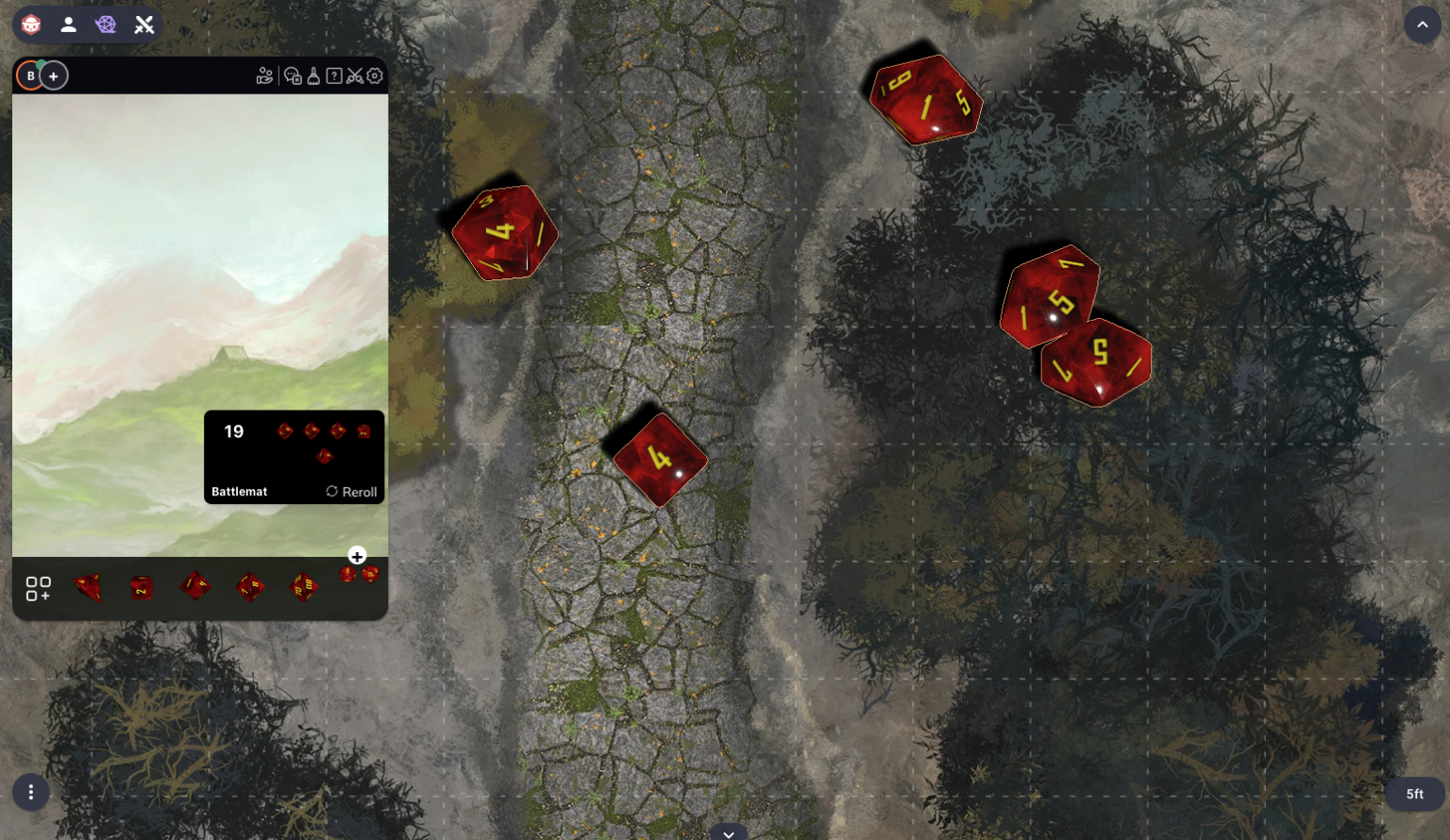This screenshot has width=1450, height=840.
Task: Reroll the Battlemat dice result
Action: pyautogui.click(x=351, y=492)
